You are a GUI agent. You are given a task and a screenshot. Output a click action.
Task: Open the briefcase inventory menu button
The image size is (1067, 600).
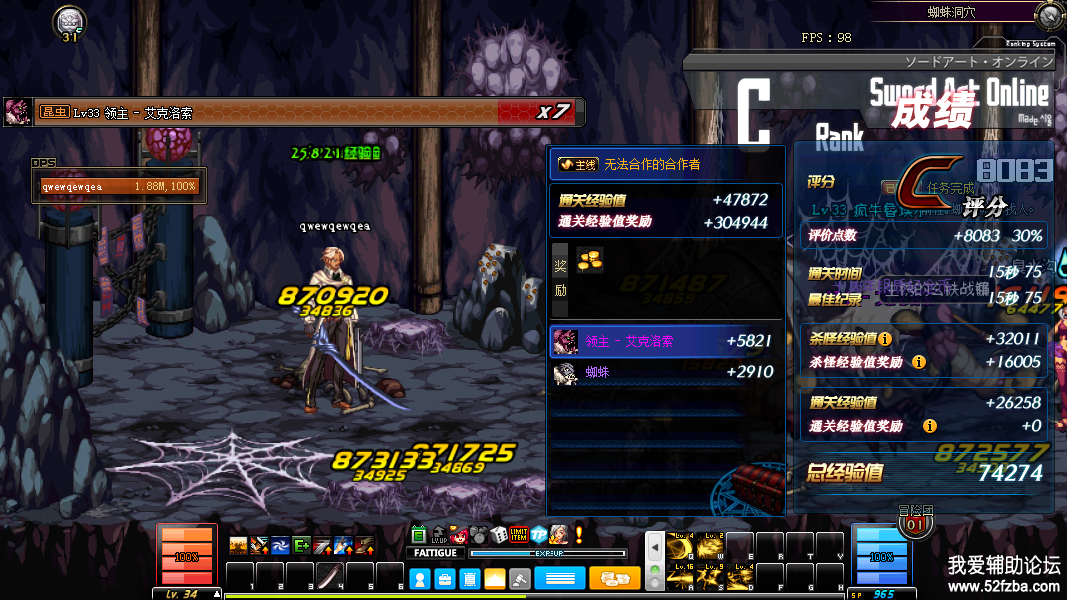[x=445, y=579]
